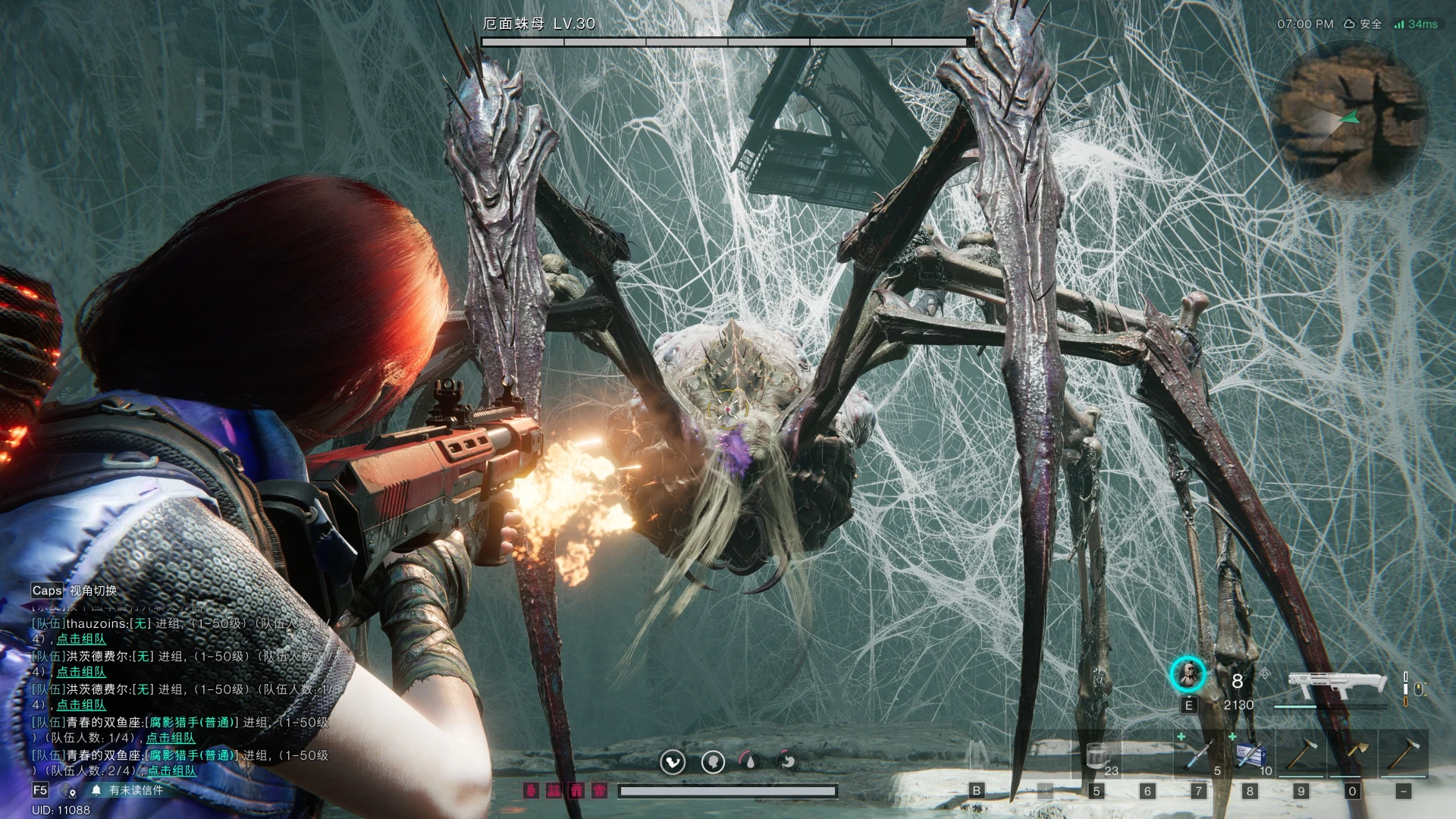This screenshot has height=819, width=1456.
Task: Open the backpack silhouette slot
Action: 977,756
